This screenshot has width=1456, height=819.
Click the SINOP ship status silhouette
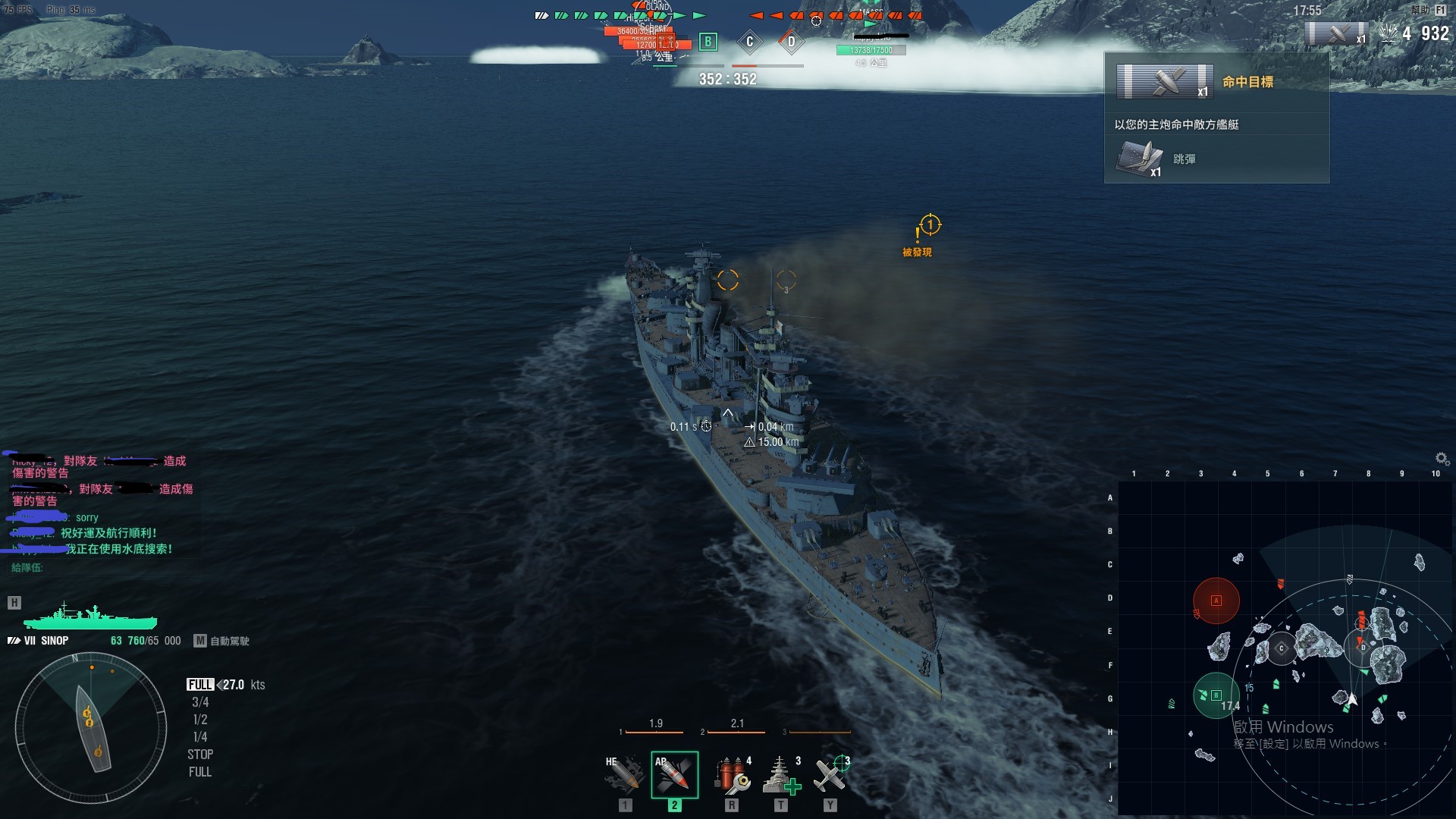point(90,617)
